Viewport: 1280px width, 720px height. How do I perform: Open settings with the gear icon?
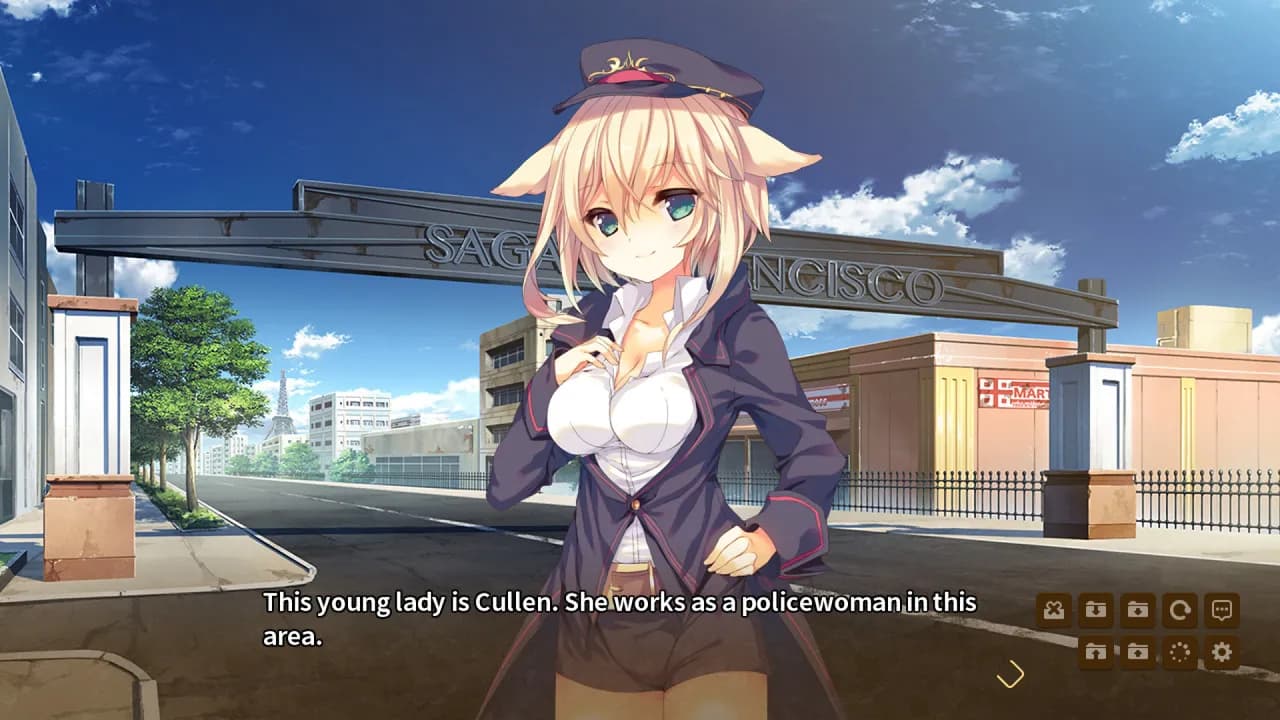(1222, 653)
